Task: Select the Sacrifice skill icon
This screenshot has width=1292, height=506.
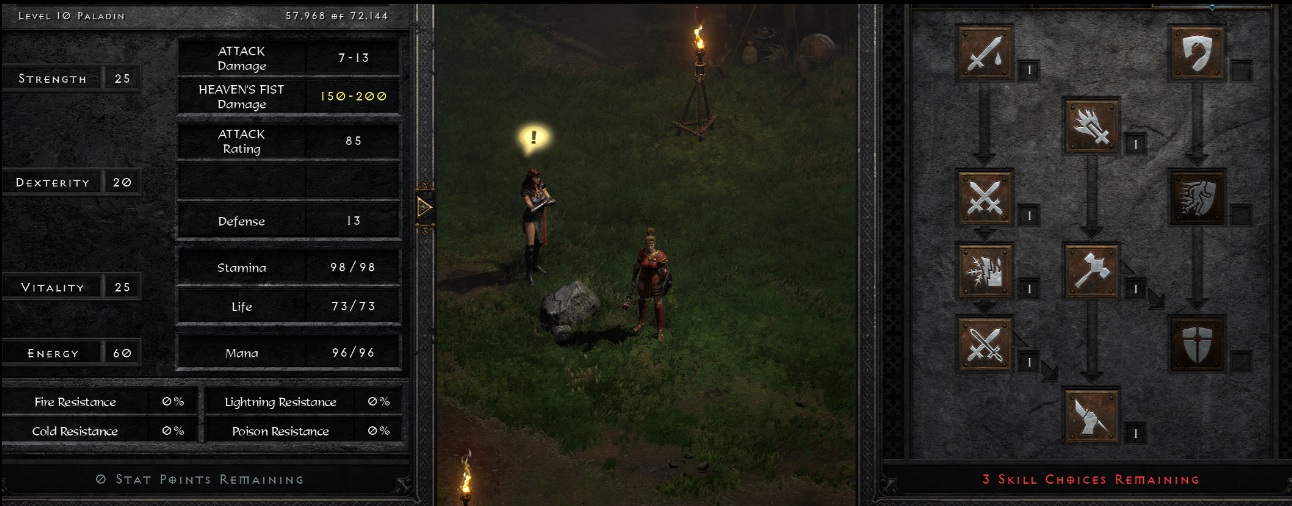Action: (x=985, y=52)
